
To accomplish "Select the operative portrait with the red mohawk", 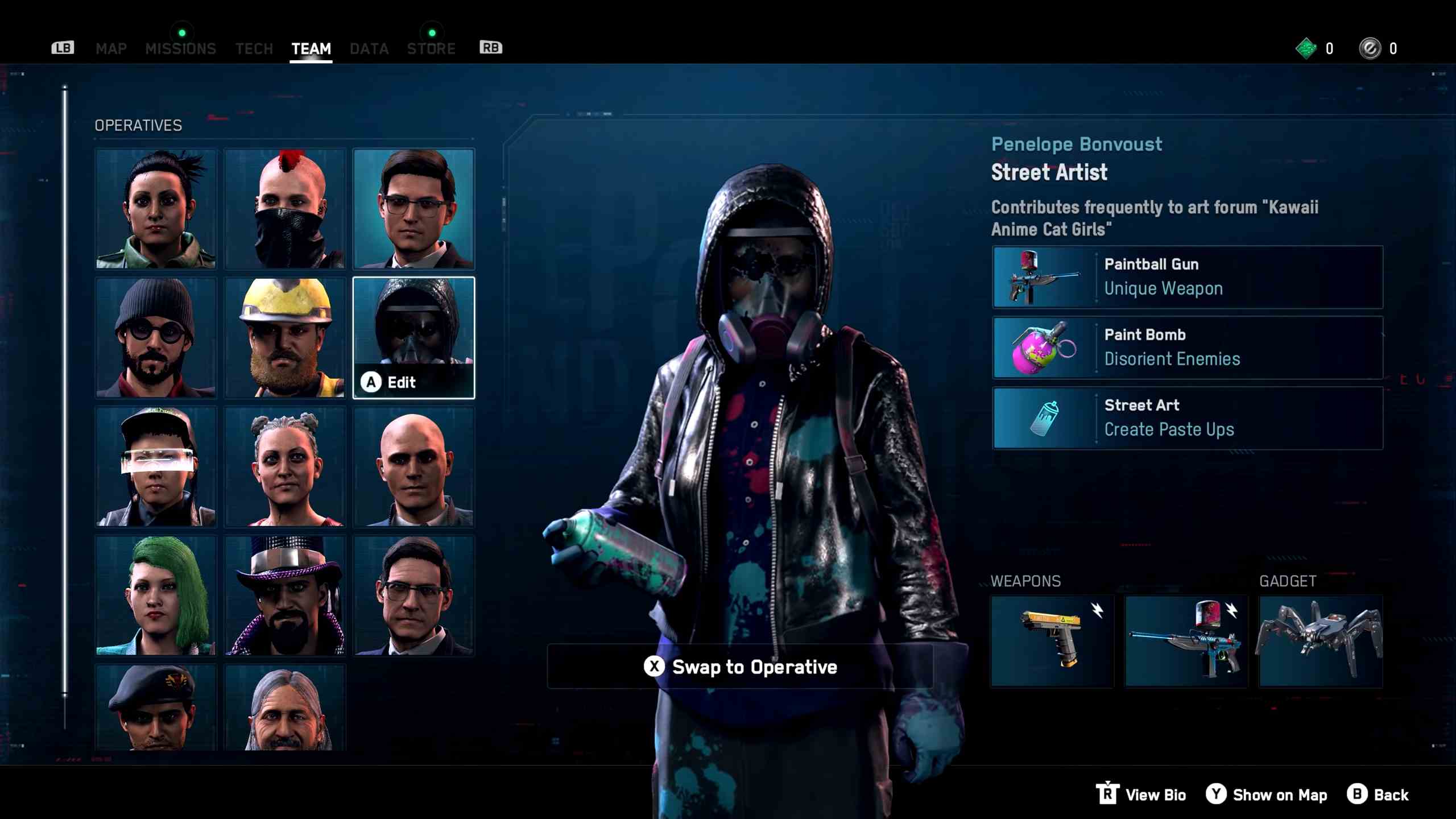I will (x=284, y=208).
